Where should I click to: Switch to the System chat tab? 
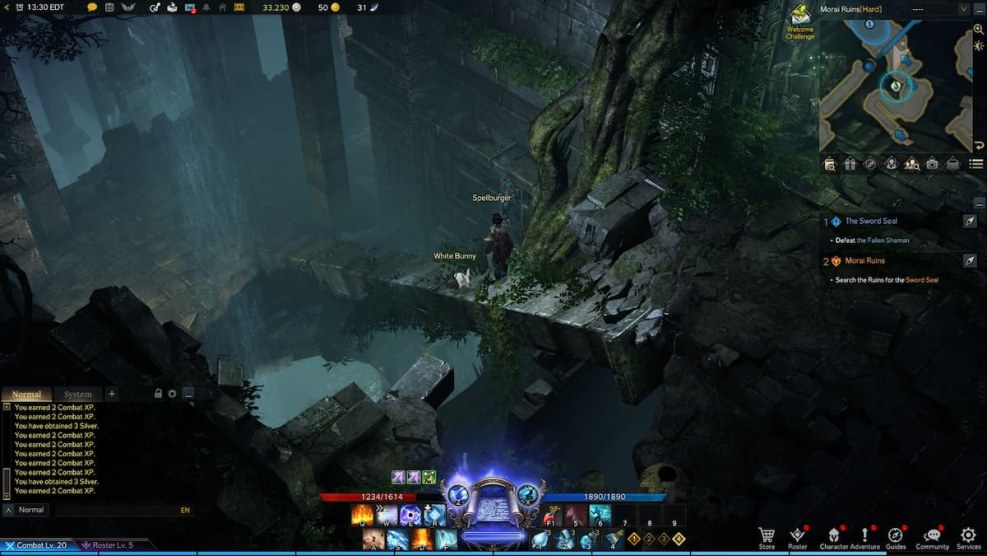click(77, 394)
